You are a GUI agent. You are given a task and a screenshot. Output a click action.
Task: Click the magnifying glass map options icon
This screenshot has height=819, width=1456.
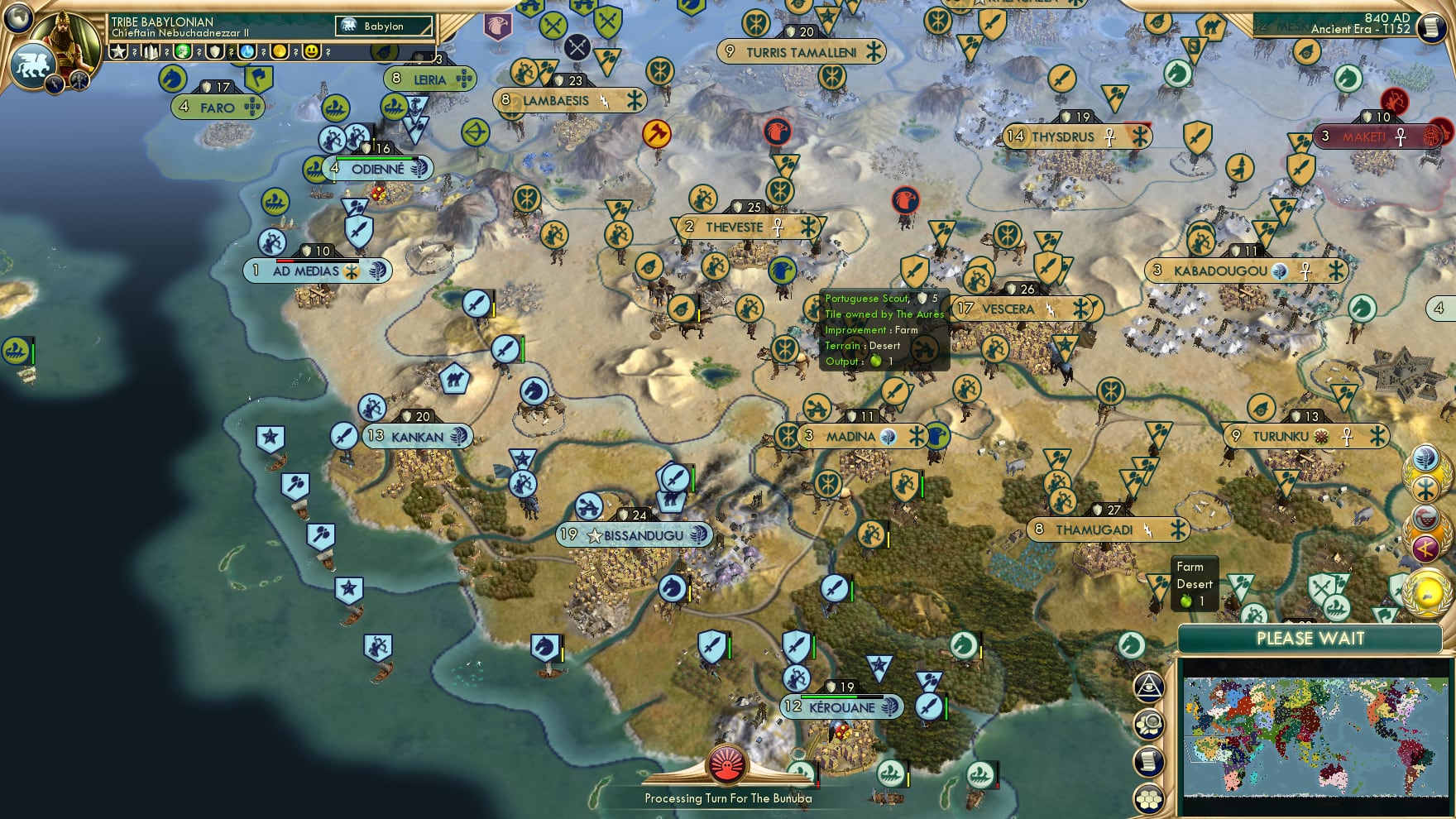coord(1149,722)
